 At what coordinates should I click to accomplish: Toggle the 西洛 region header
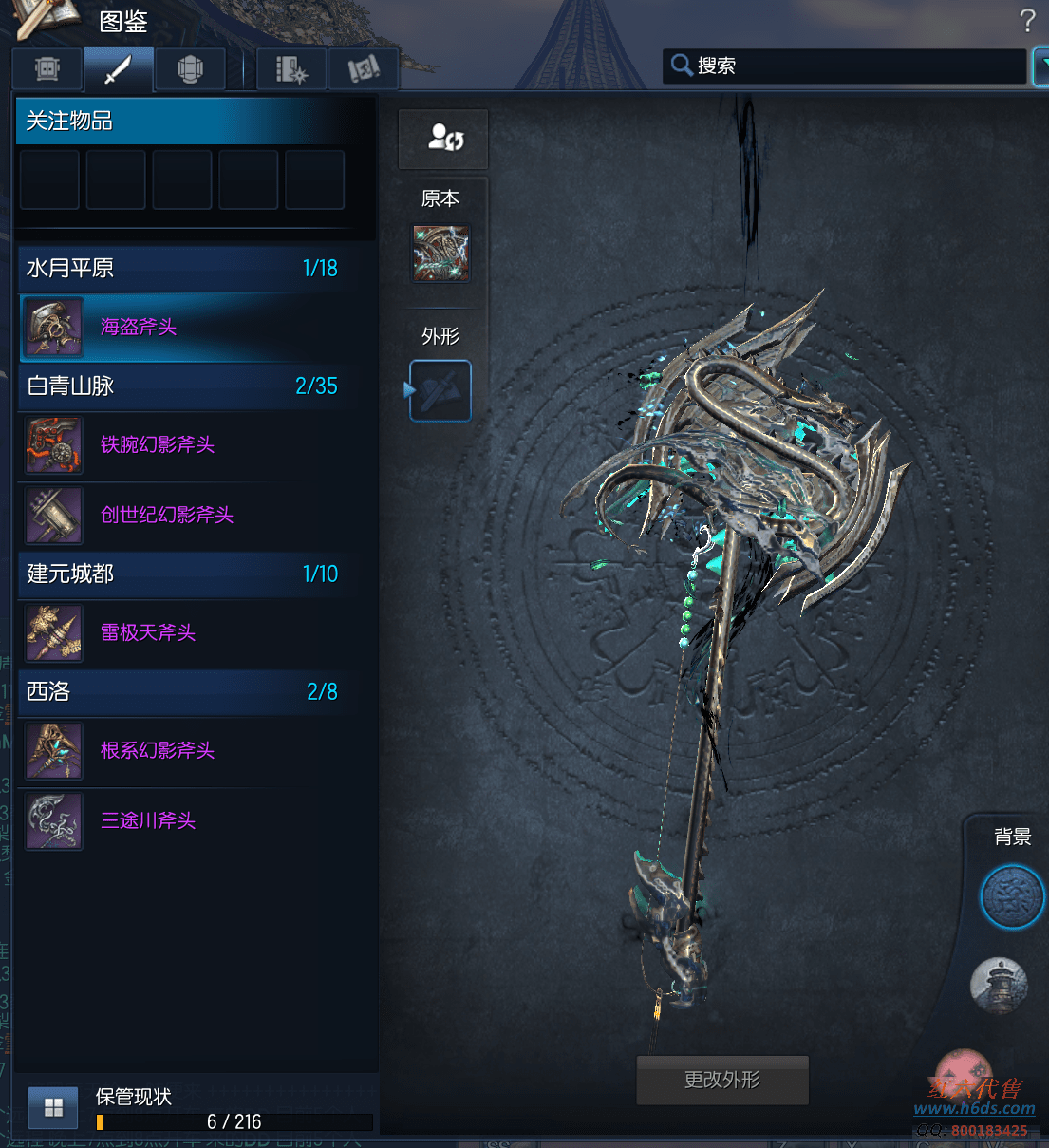tap(182, 692)
